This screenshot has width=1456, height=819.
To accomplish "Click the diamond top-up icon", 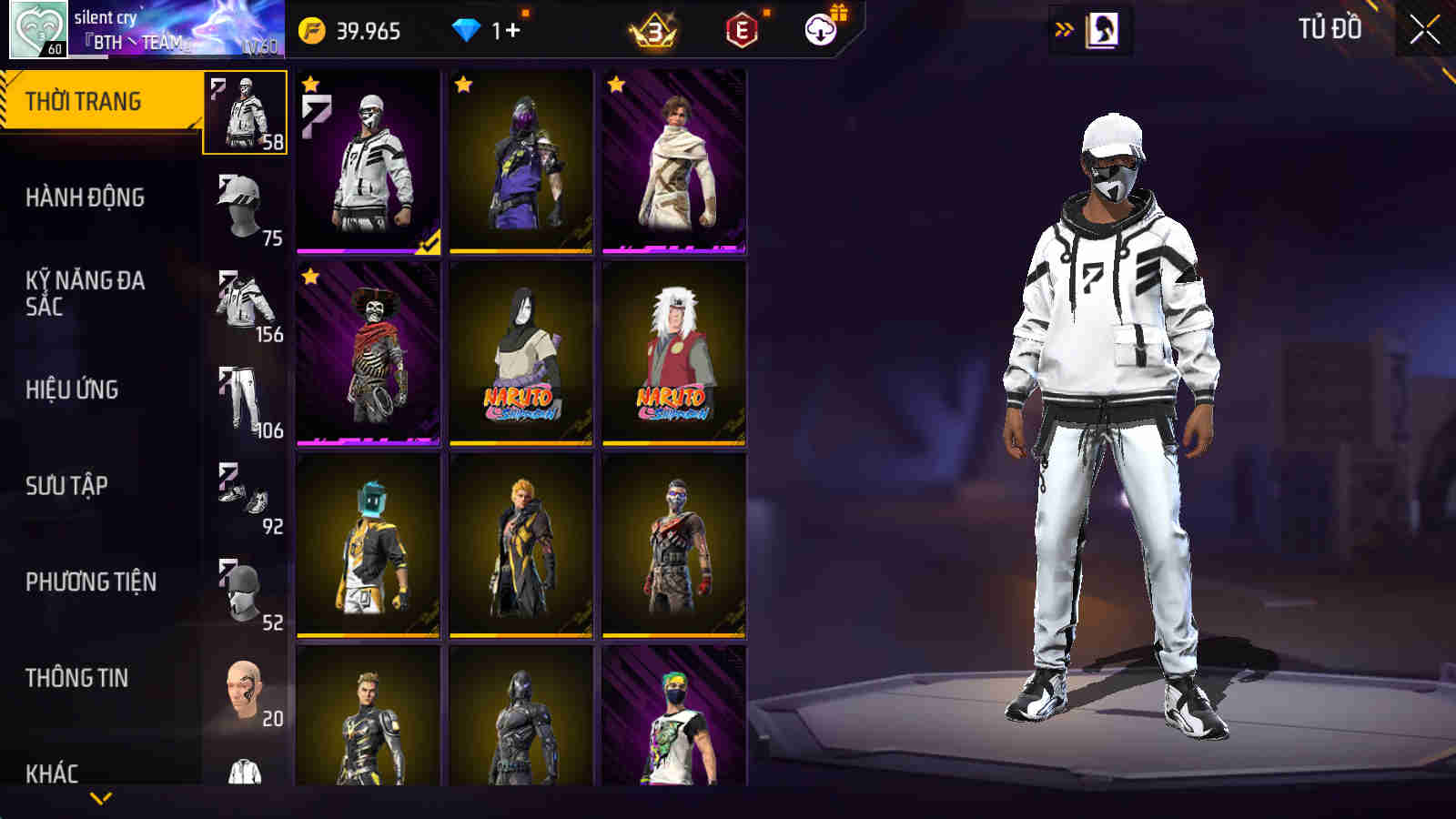I will (x=467, y=28).
